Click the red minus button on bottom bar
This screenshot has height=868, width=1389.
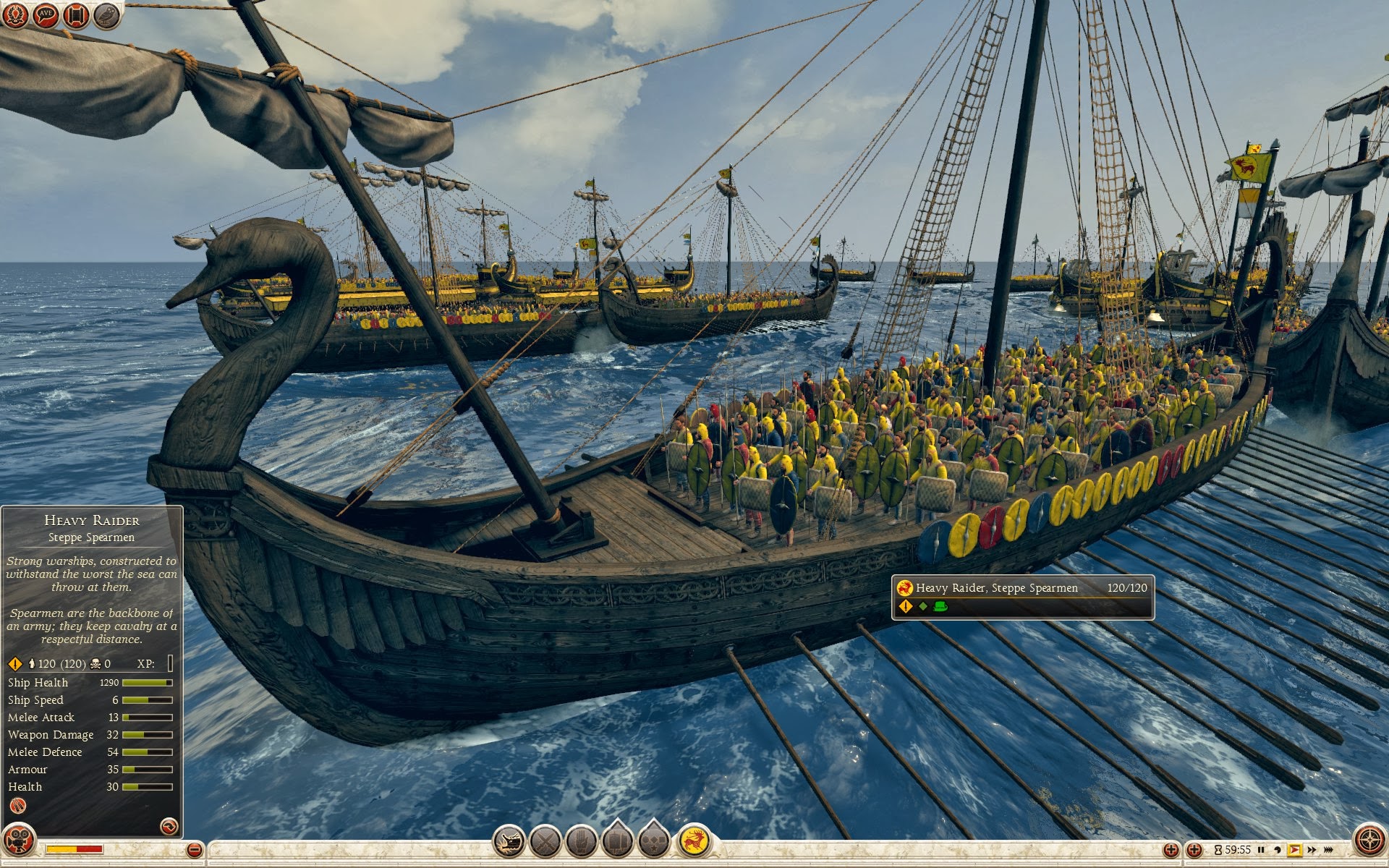pos(194,850)
